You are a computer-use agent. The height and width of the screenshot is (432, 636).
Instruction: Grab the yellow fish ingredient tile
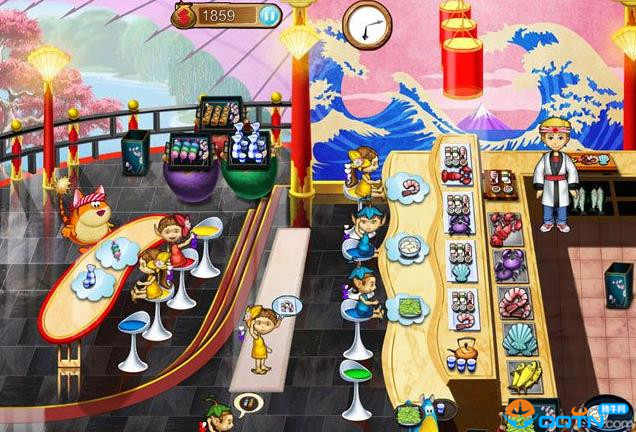pos(524,376)
